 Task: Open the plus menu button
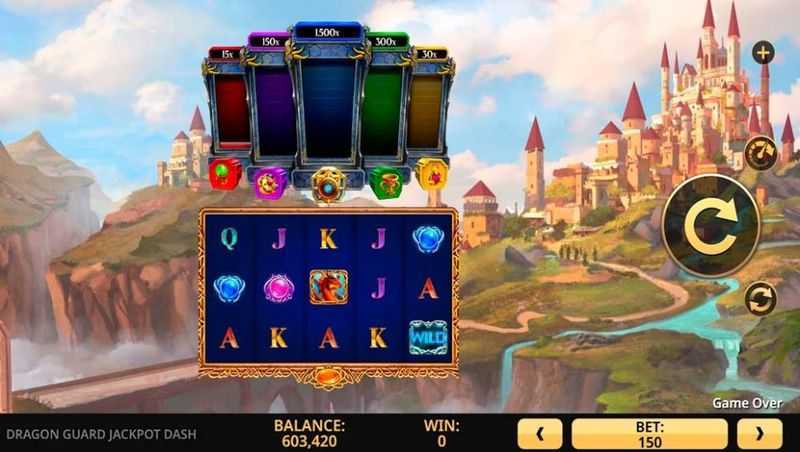pyautogui.click(x=763, y=52)
